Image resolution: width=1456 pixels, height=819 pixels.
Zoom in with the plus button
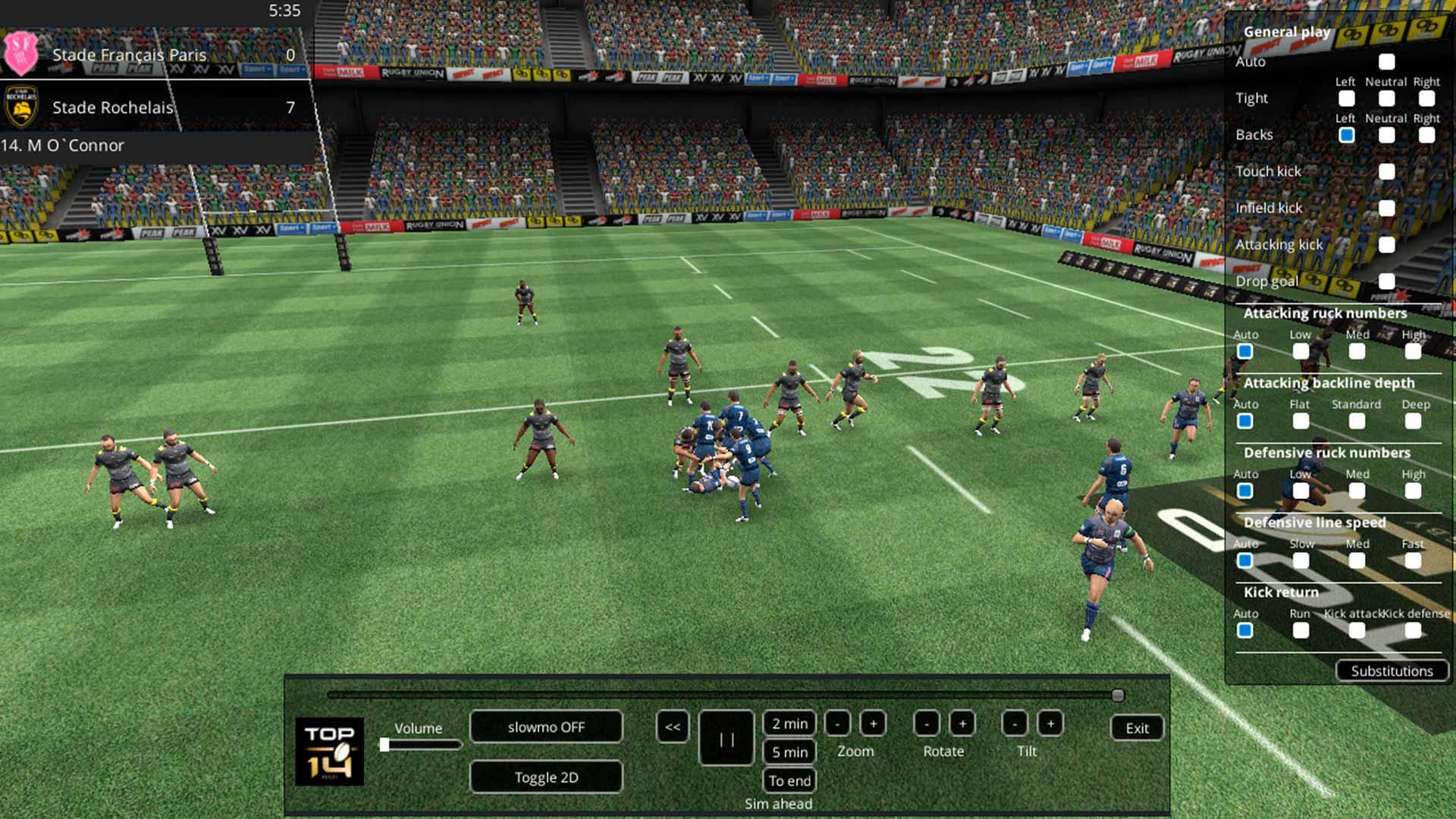[x=873, y=724]
